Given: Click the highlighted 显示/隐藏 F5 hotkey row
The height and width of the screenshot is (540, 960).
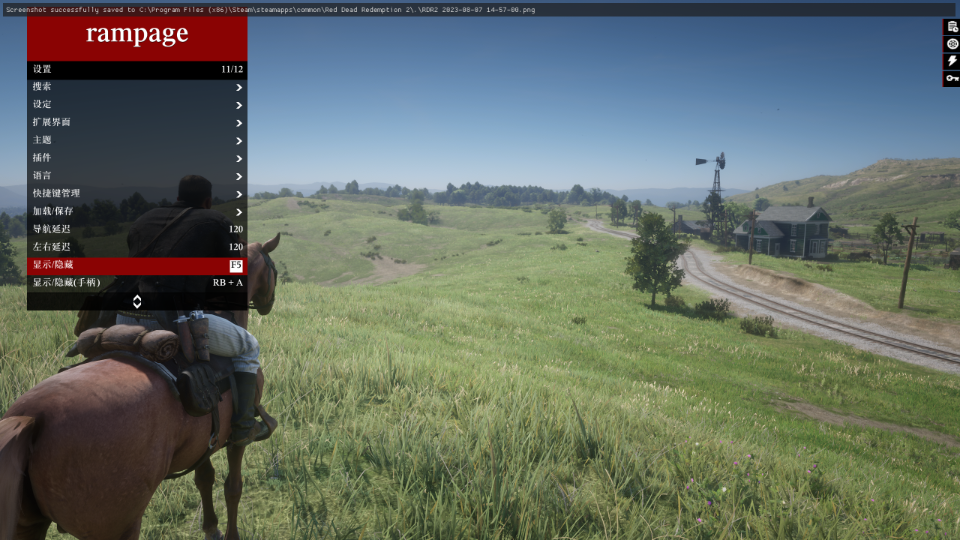Looking at the screenshot, I should point(137,265).
